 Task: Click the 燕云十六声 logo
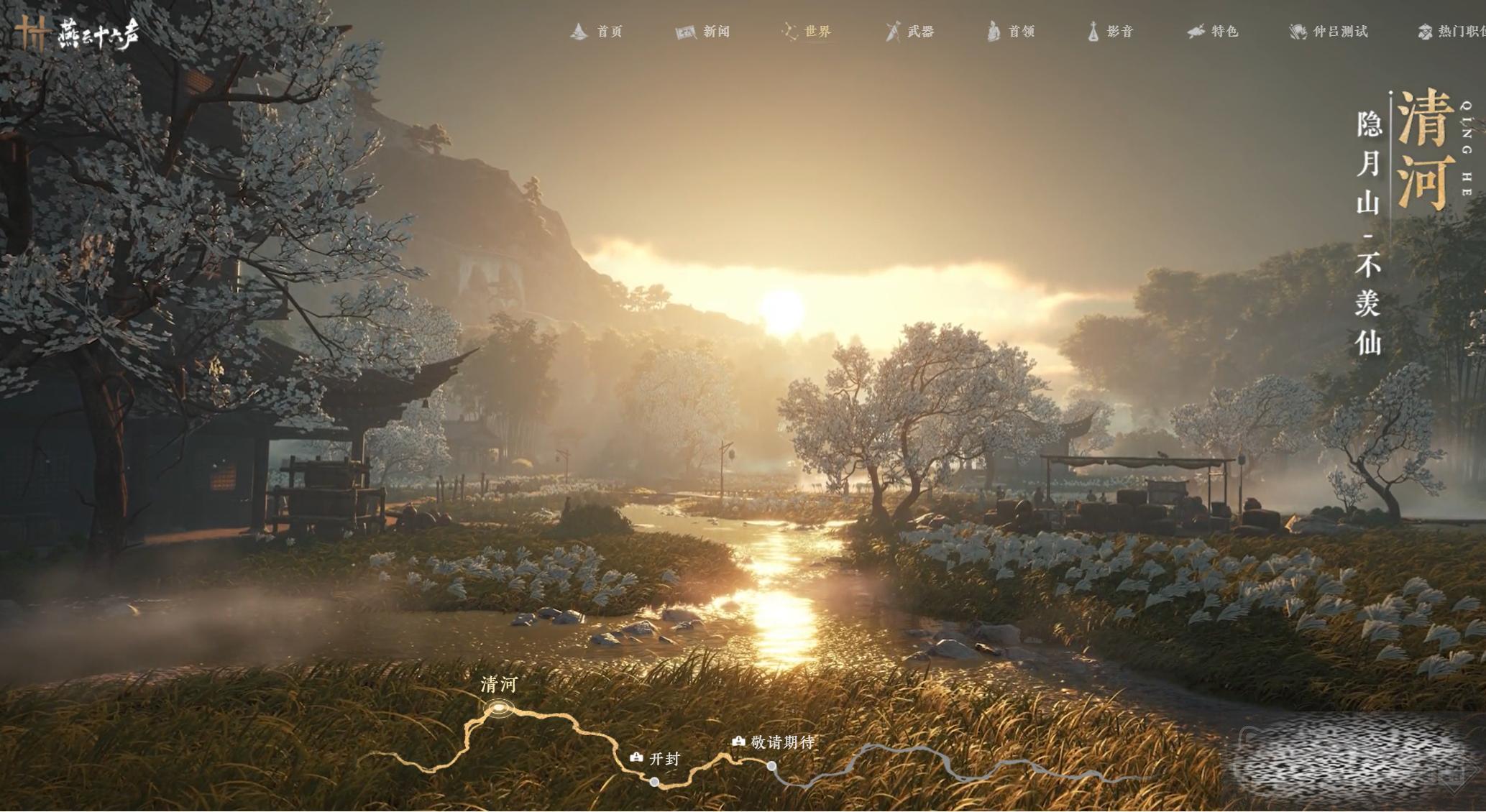tap(78, 33)
